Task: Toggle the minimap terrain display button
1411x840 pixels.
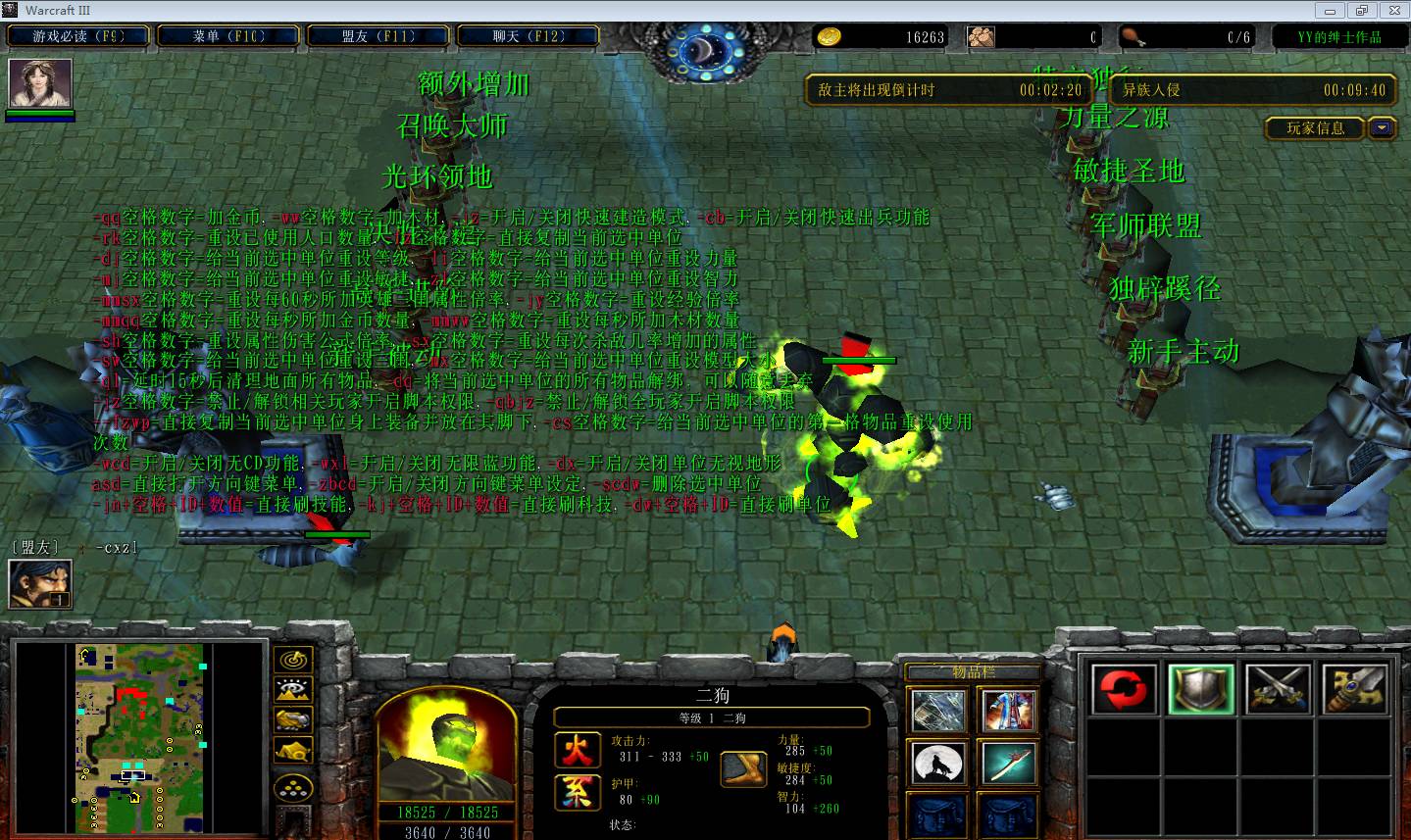Action: (292, 691)
